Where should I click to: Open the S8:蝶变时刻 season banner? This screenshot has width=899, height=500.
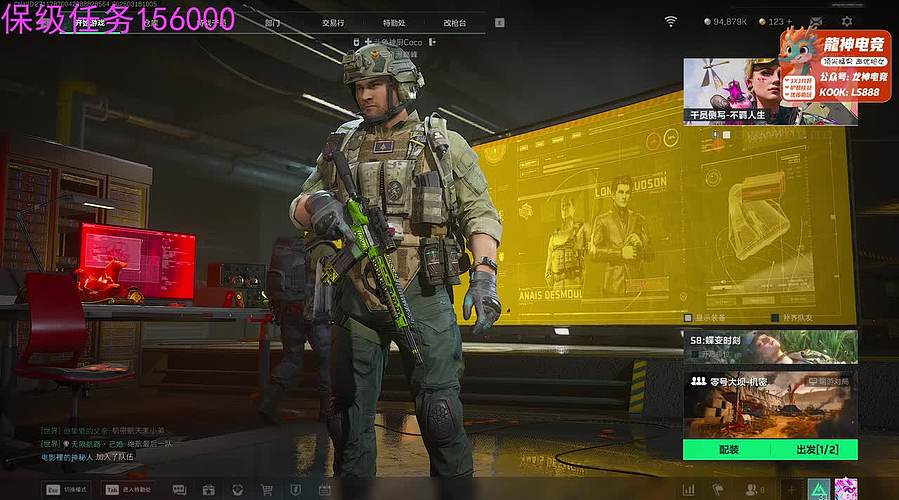pyautogui.click(x=770, y=346)
